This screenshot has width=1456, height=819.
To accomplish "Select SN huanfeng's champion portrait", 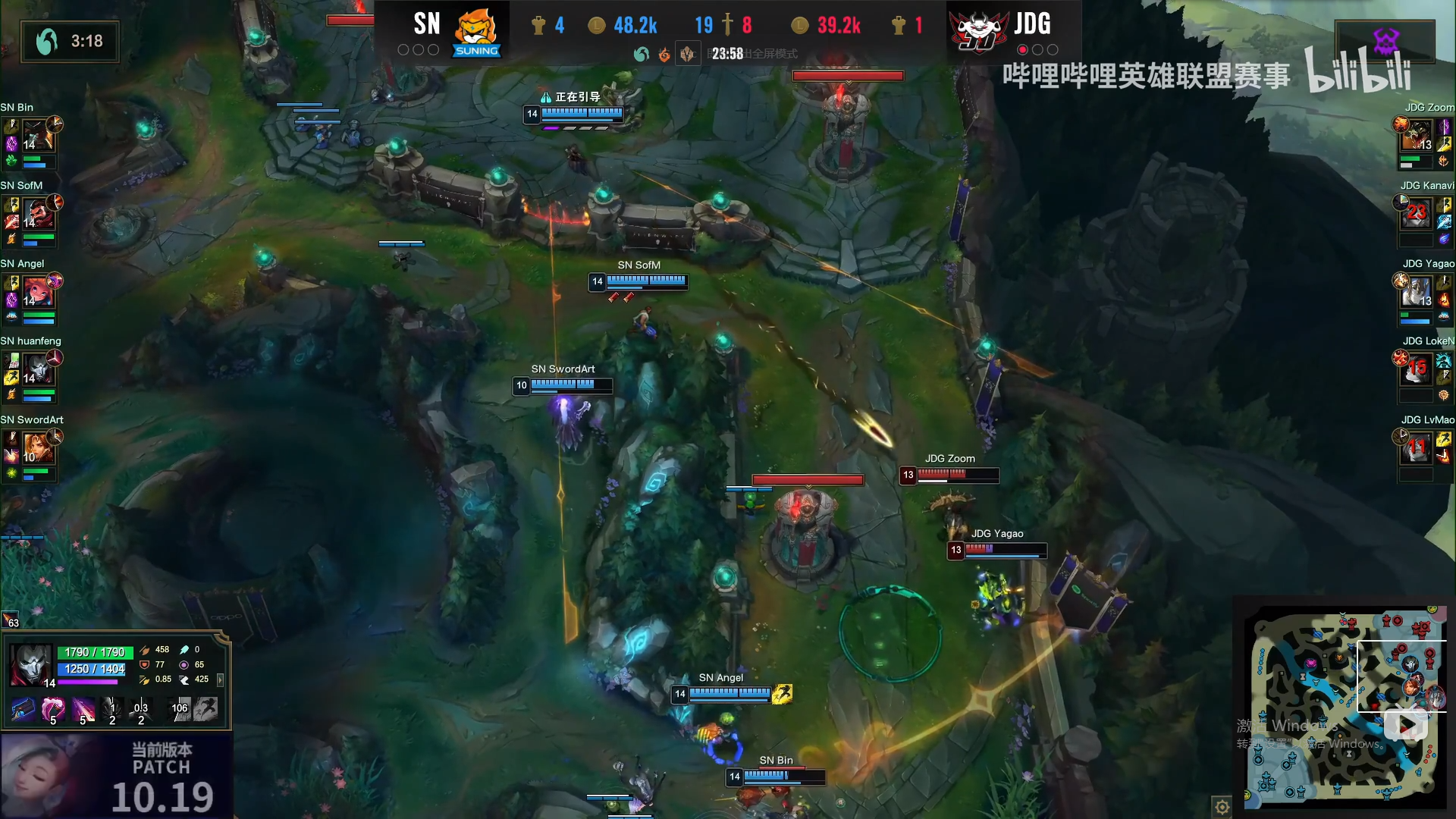I will 37,369.
